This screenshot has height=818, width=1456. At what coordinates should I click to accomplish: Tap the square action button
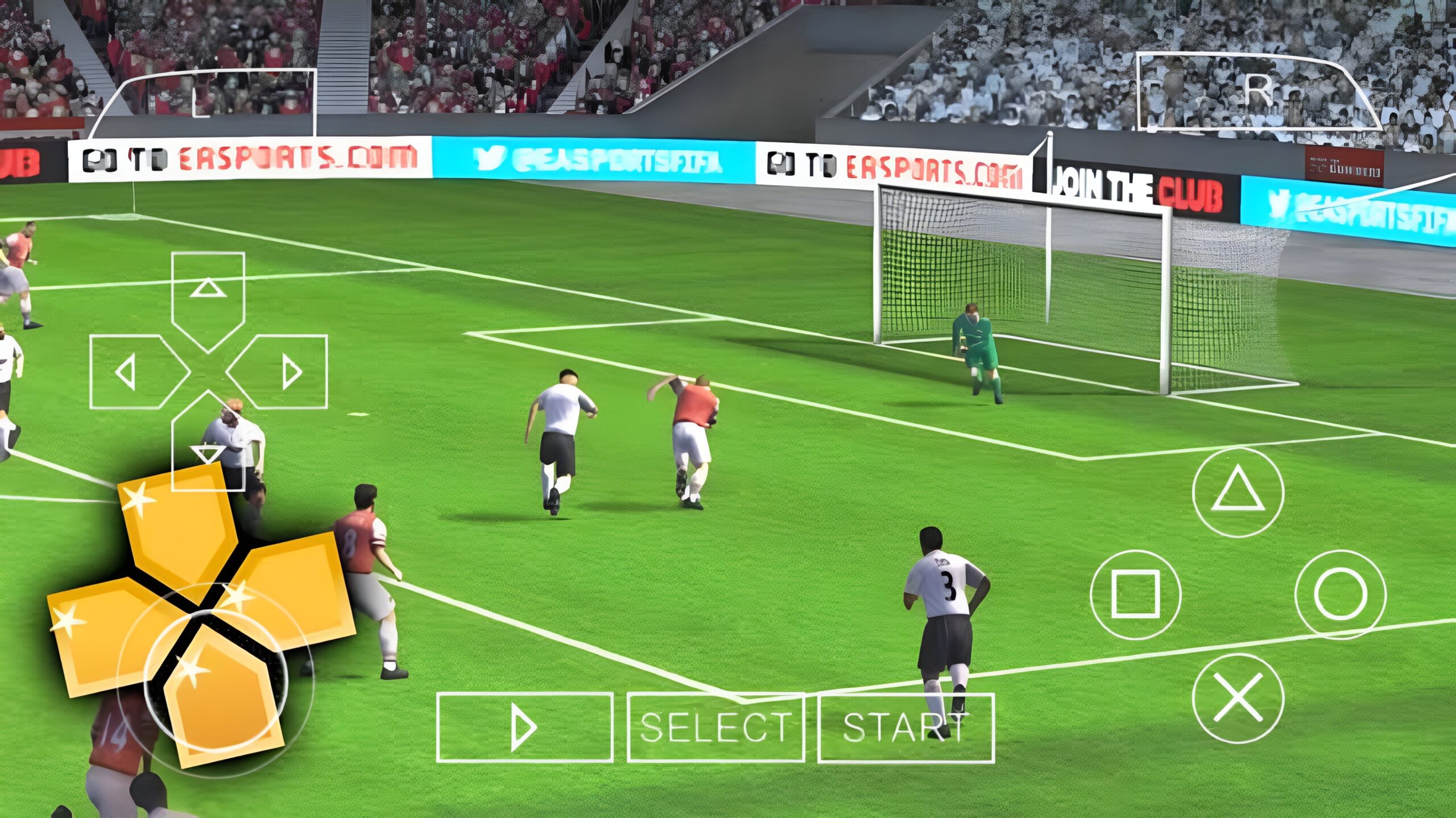(1135, 595)
